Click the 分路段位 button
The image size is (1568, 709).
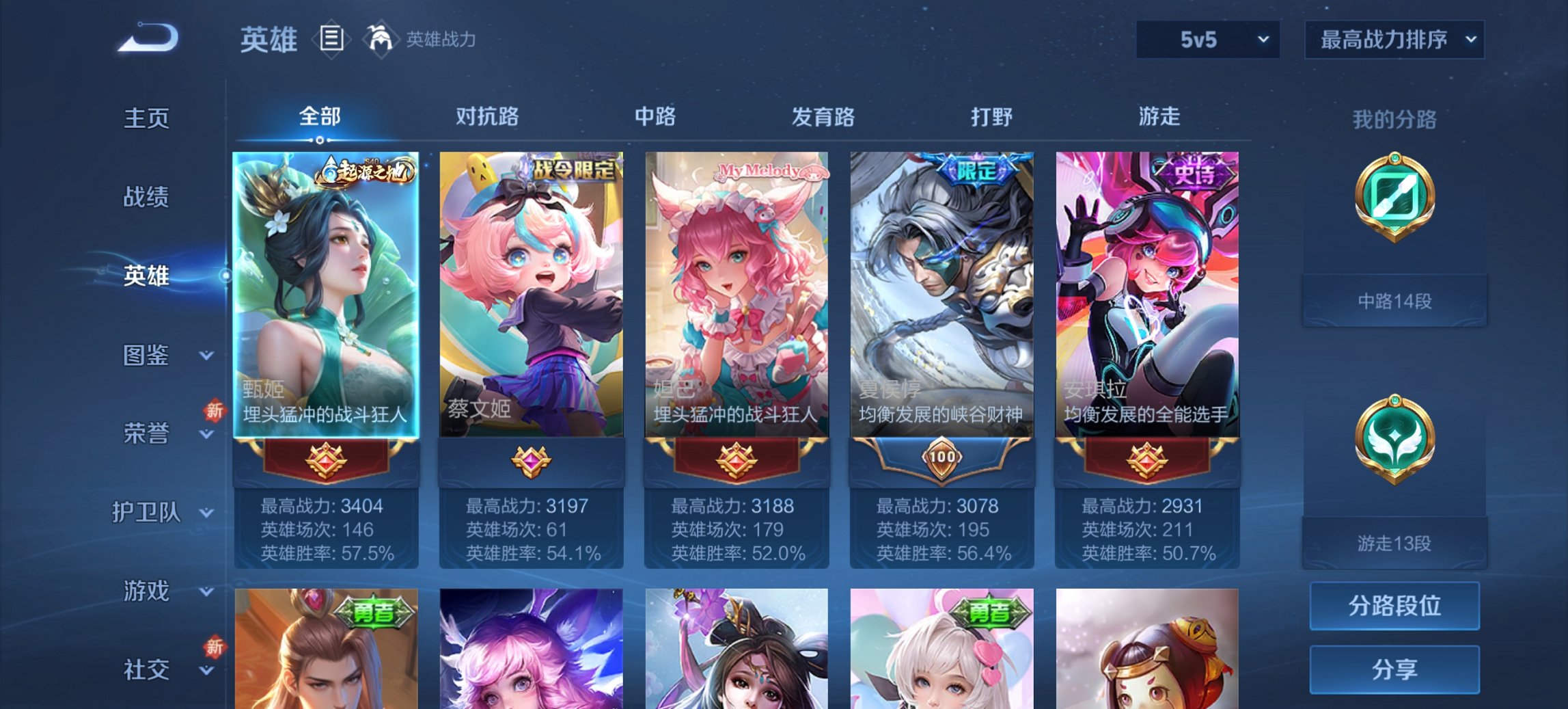pyautogui.click(x=1394, y=606)
